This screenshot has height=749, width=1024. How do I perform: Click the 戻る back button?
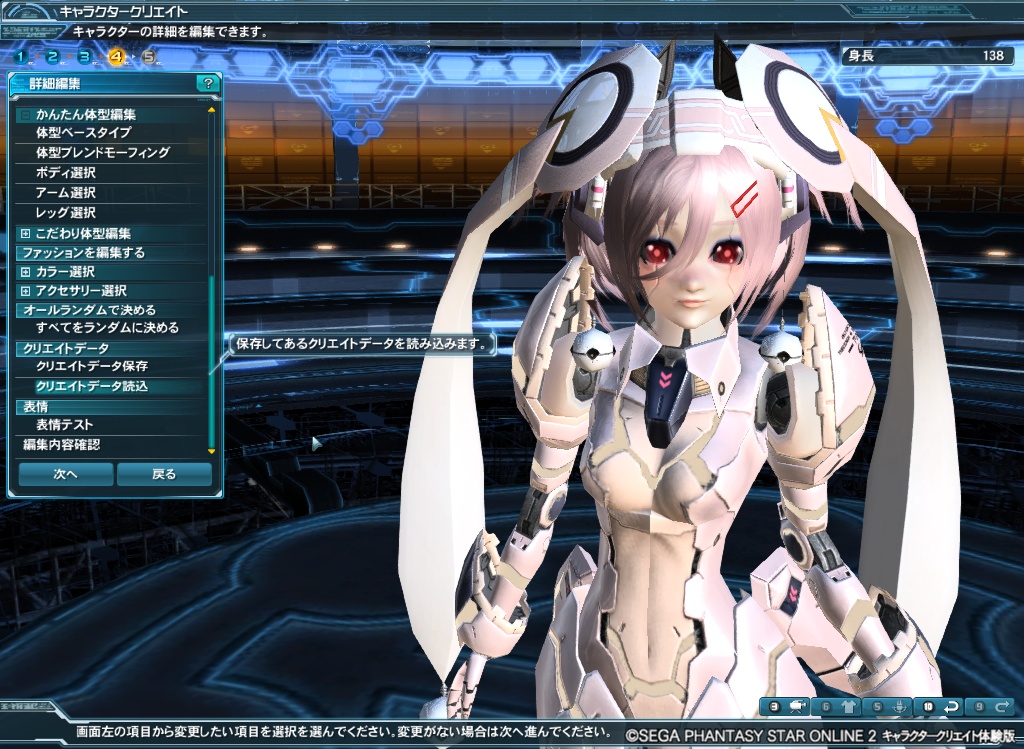[164, 474]
